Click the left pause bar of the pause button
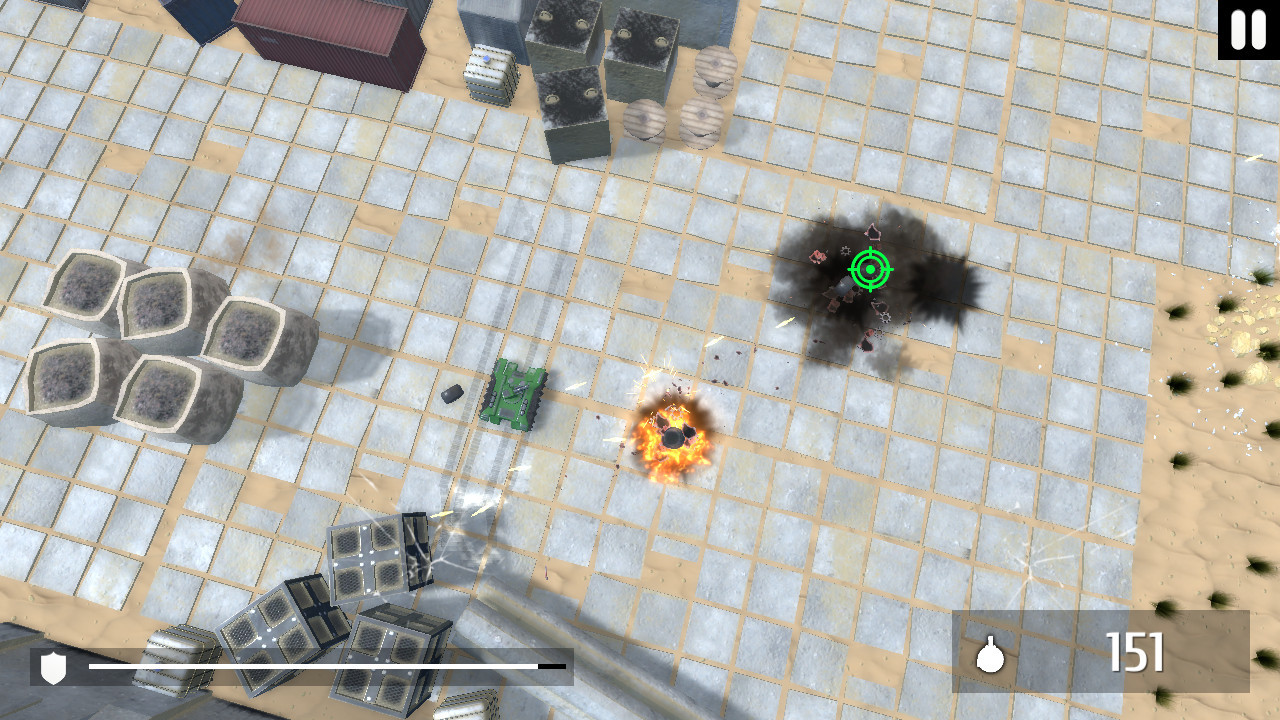 (x=1236, y=30)
